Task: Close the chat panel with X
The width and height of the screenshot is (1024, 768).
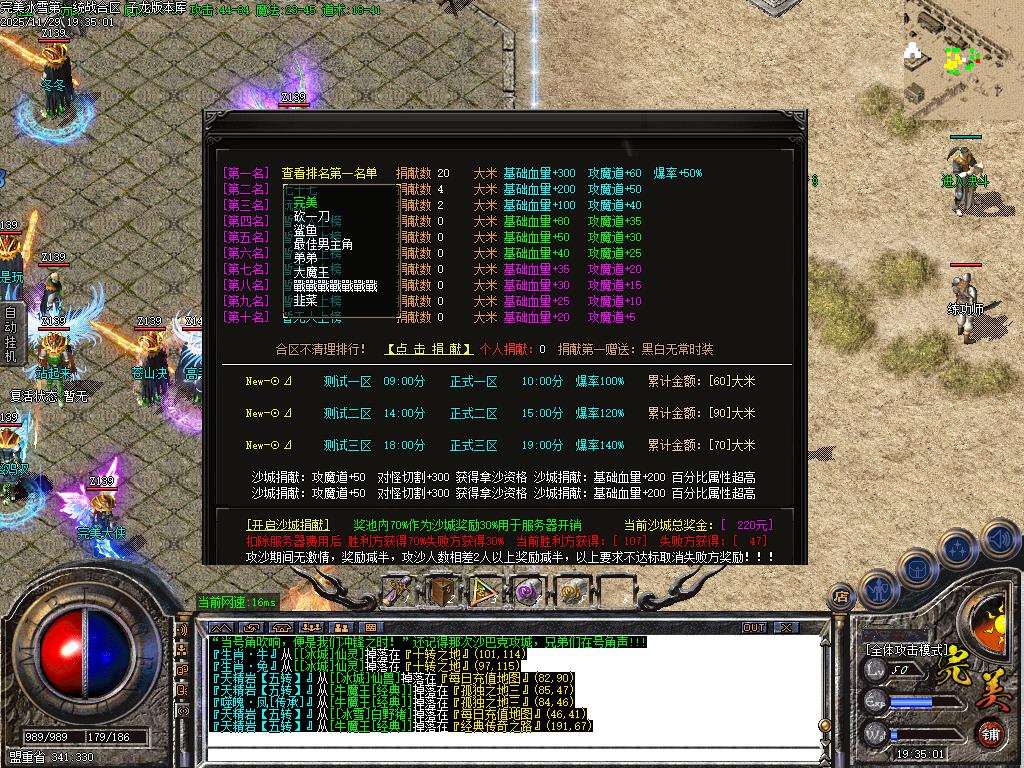Action: coord(779,628)
